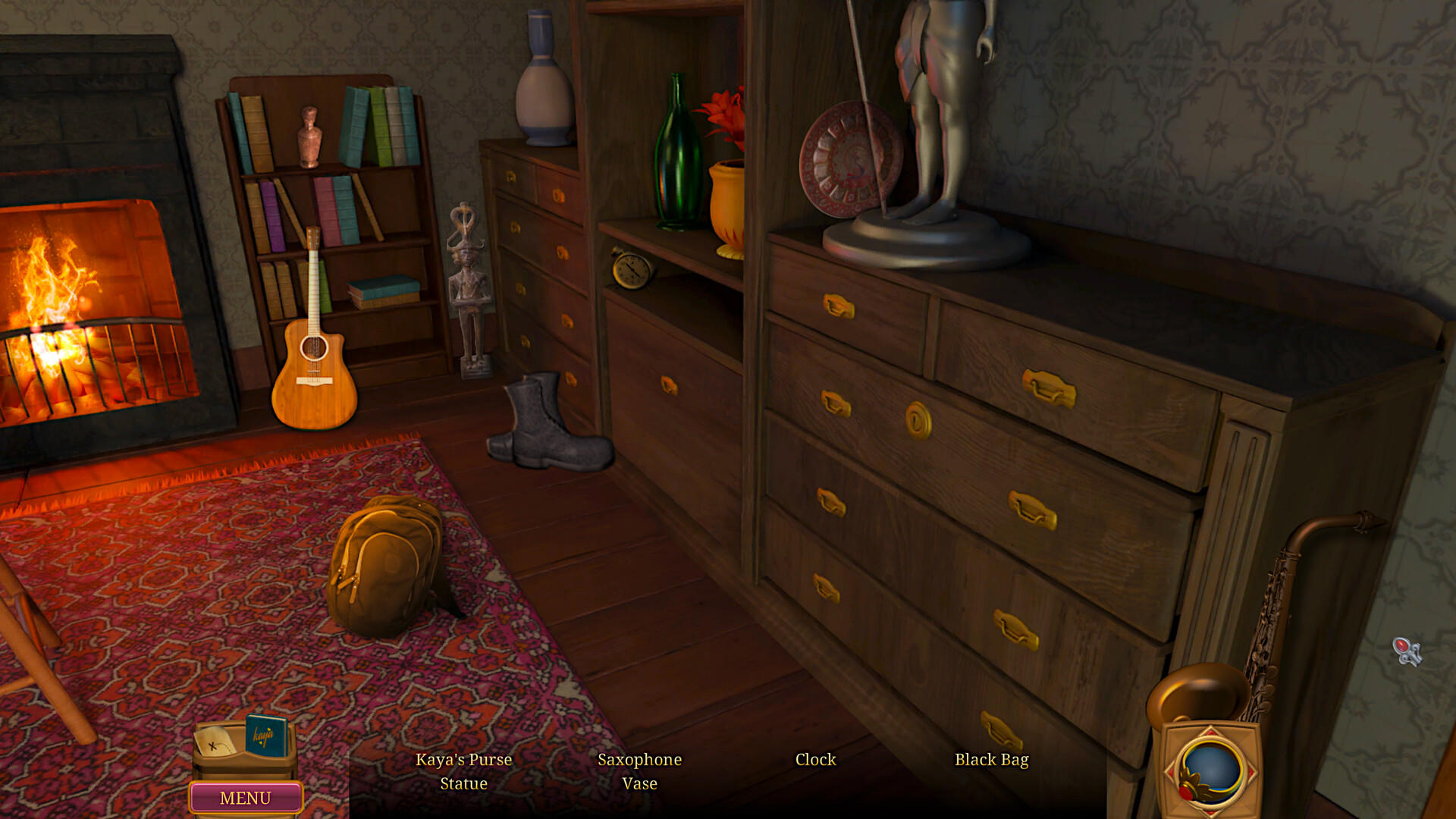
Task: Select "Saxophone" in the item list
Action: (639, 759)
